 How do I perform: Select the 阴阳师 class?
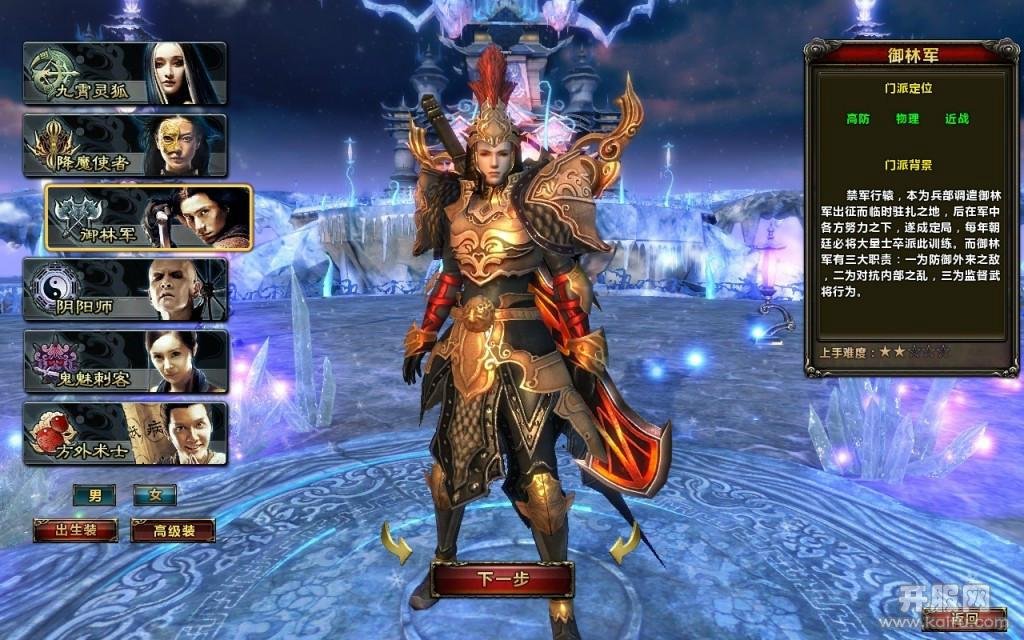(x=125, y=289)
